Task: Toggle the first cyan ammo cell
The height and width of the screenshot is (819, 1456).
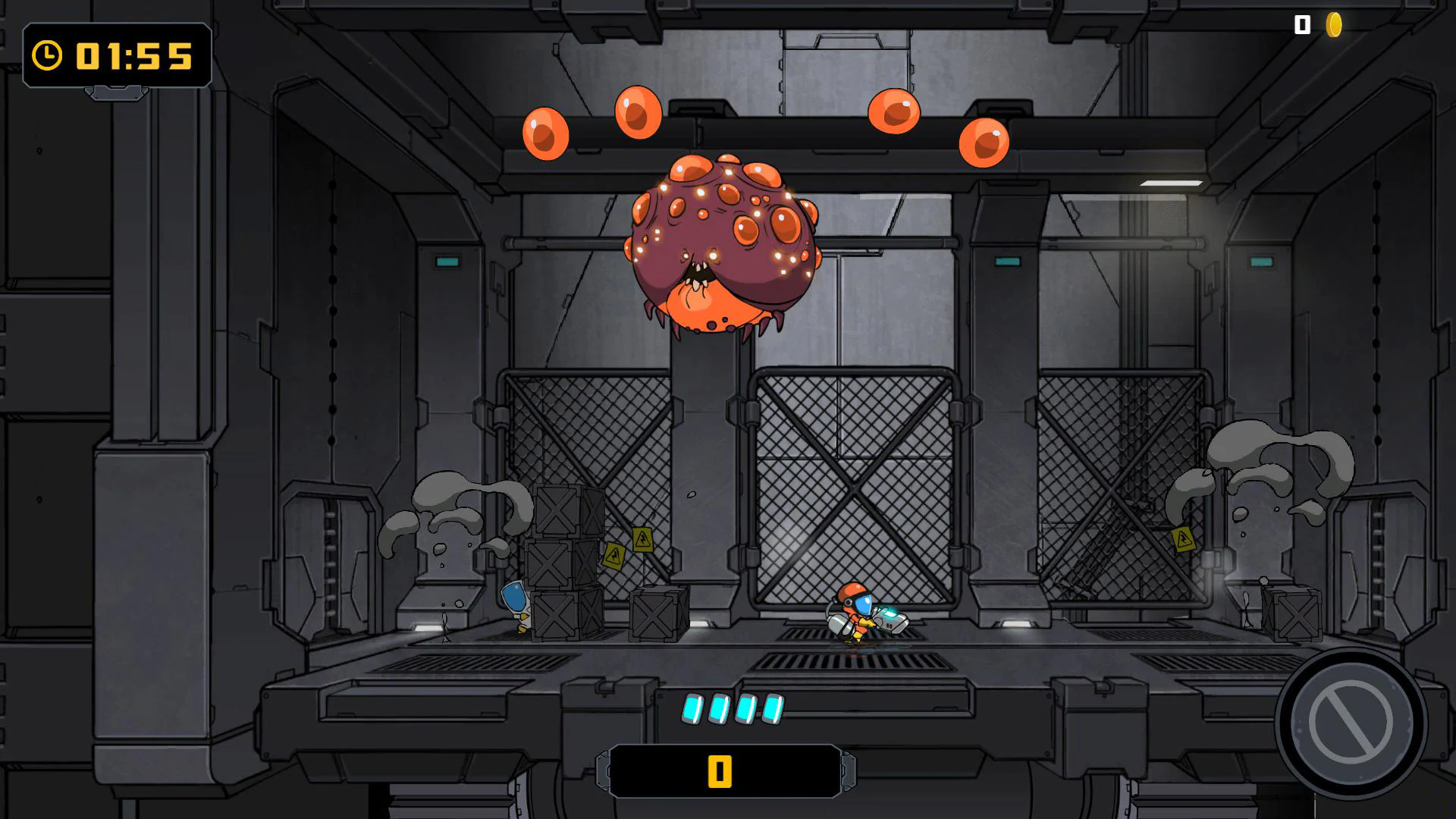Action: 691,709
